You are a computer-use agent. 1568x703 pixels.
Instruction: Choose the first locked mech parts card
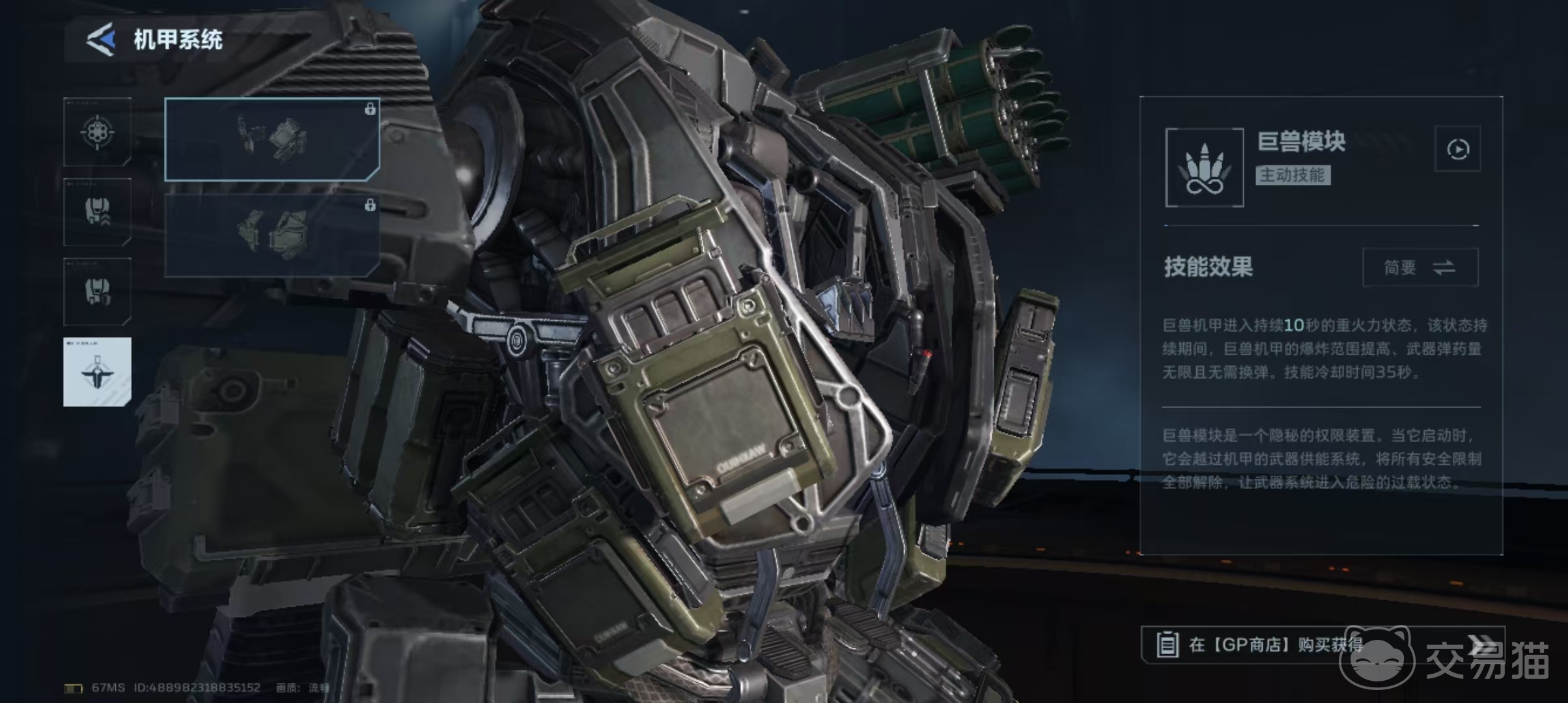pos(272,139)
